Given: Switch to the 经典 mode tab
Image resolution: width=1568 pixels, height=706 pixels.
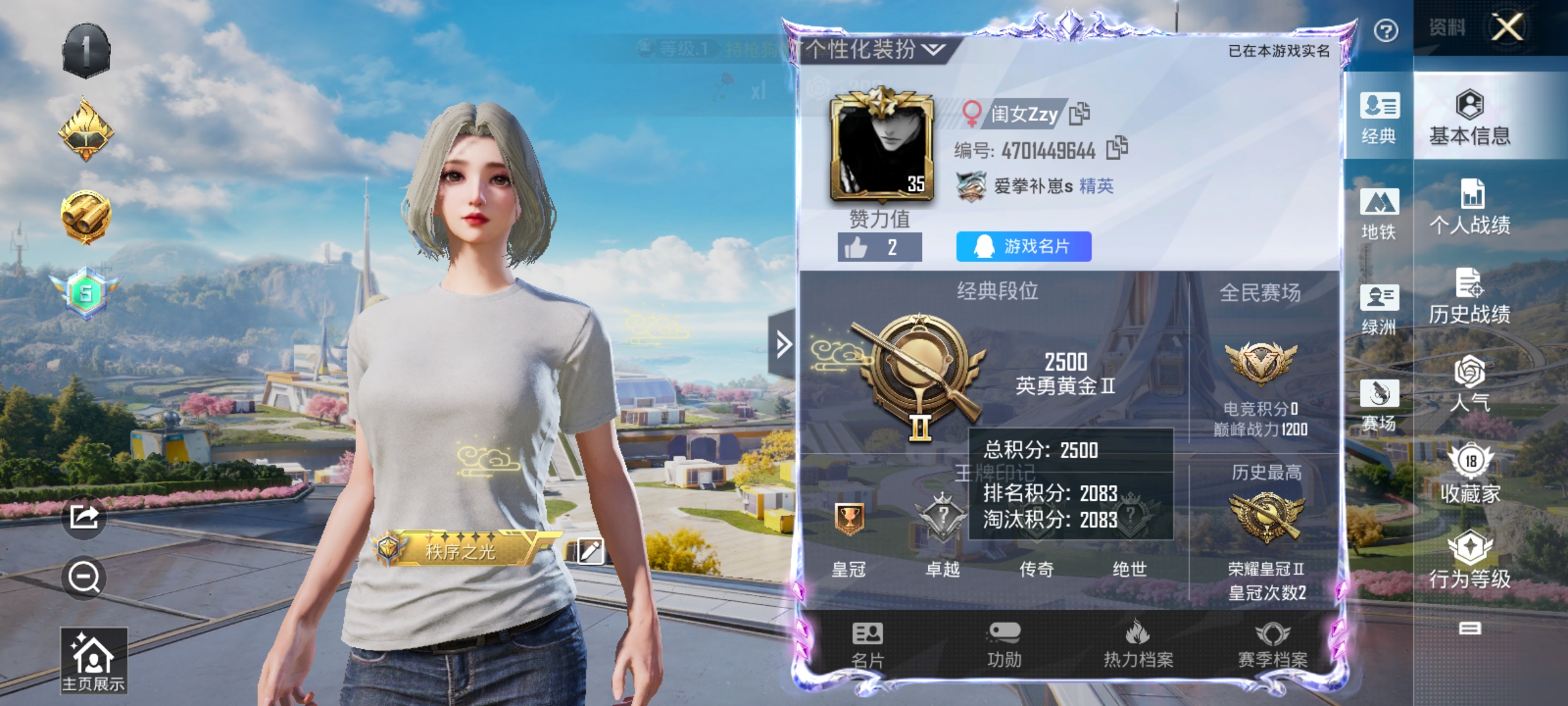Looking at the screenshot, I should click(x=1379, y=118).
